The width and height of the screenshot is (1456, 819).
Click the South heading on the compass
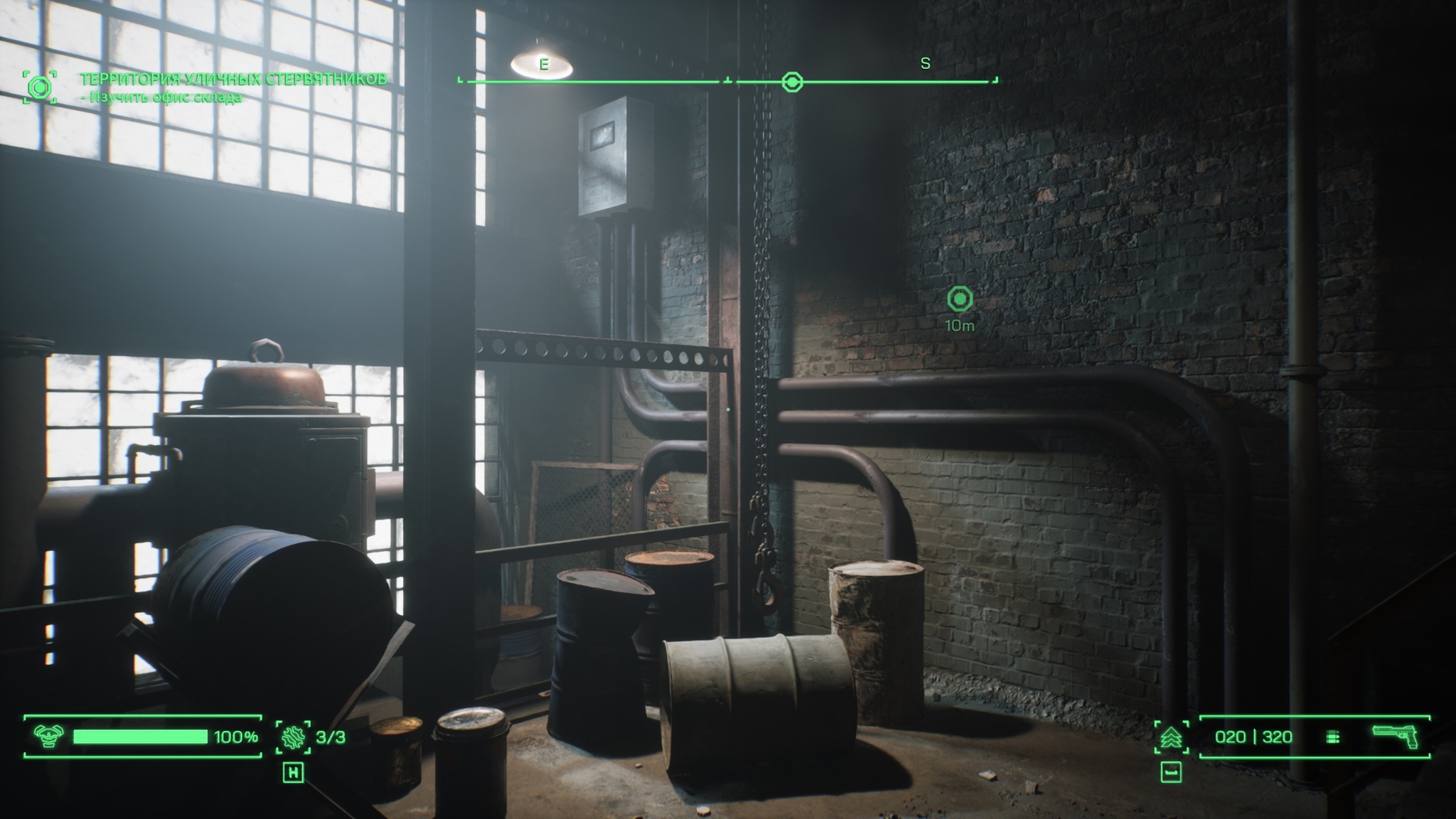925,64
